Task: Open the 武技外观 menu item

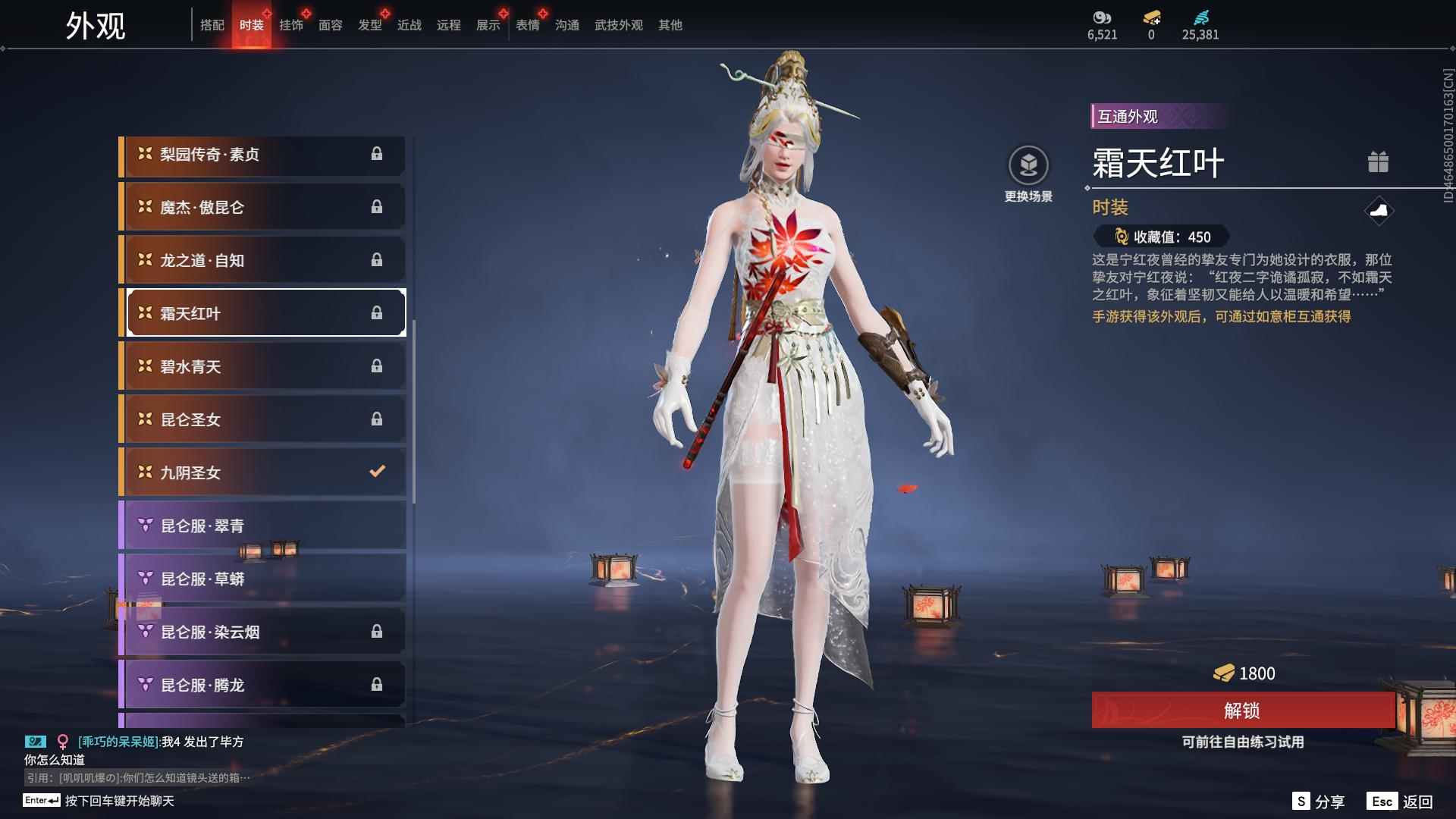Action: click(617, 24)
